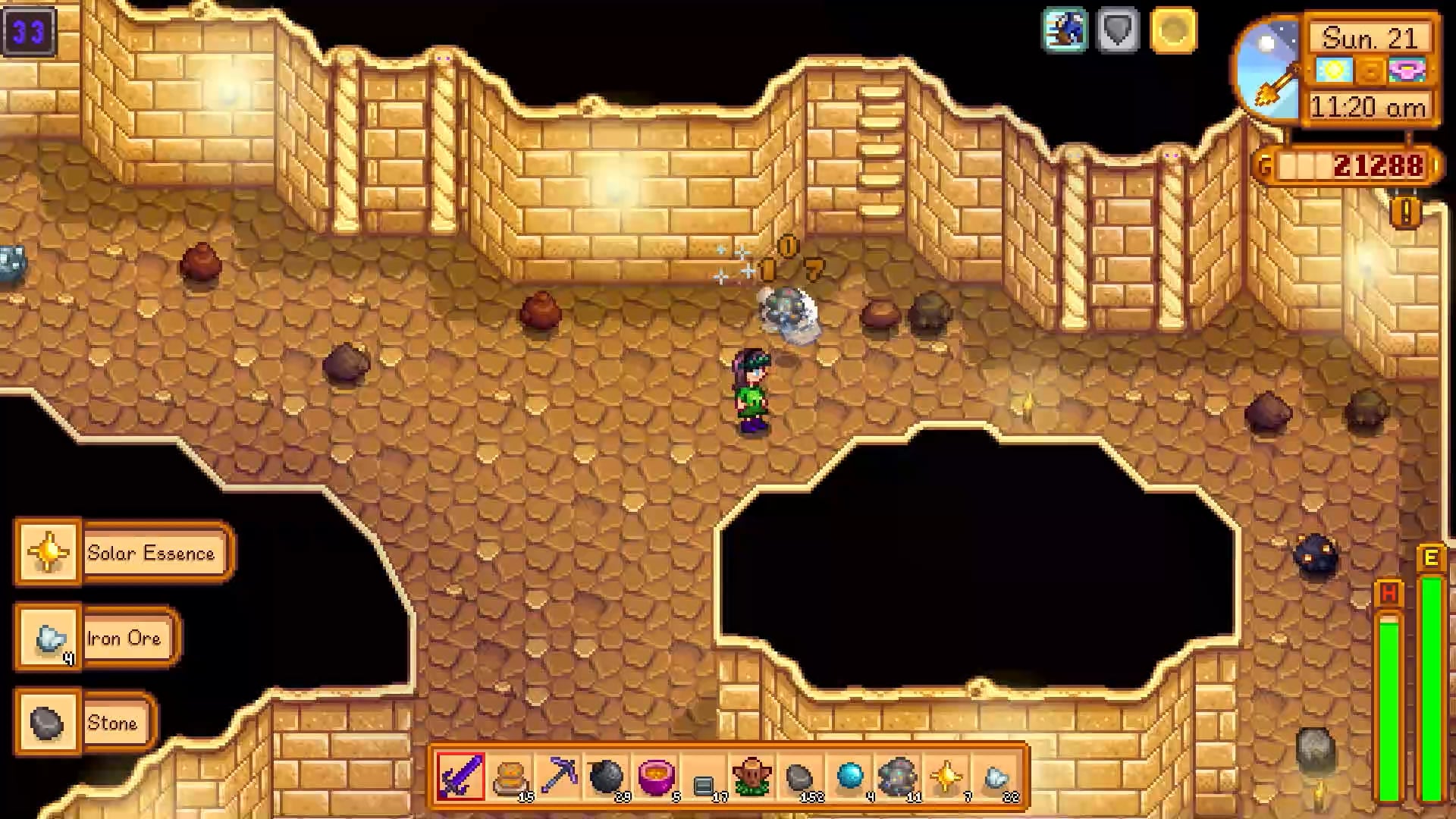Click the grey shield defense buff icon

(x=1119, y=30)
